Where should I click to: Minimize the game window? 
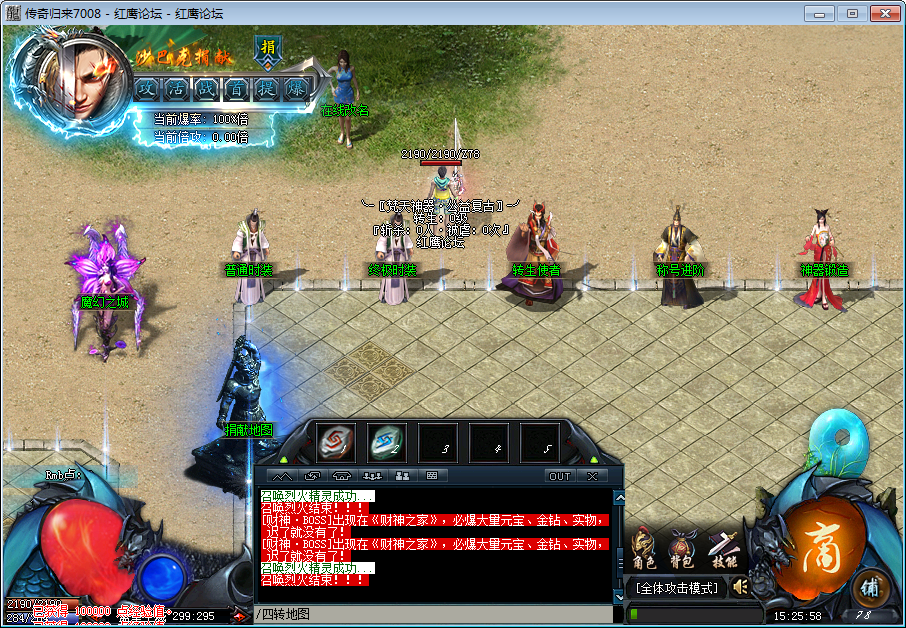(823, 13)
